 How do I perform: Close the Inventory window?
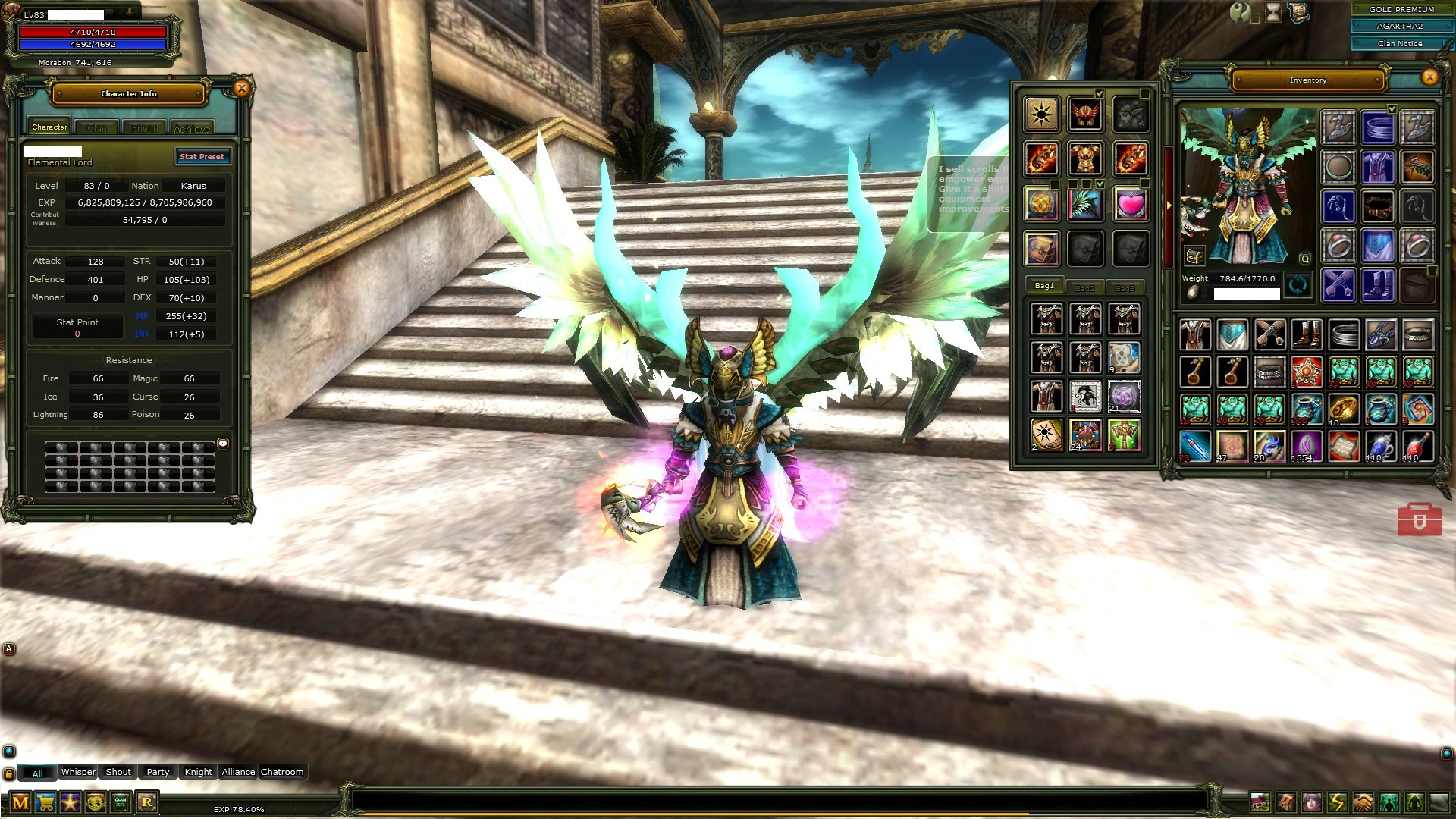pos(1429,77)
